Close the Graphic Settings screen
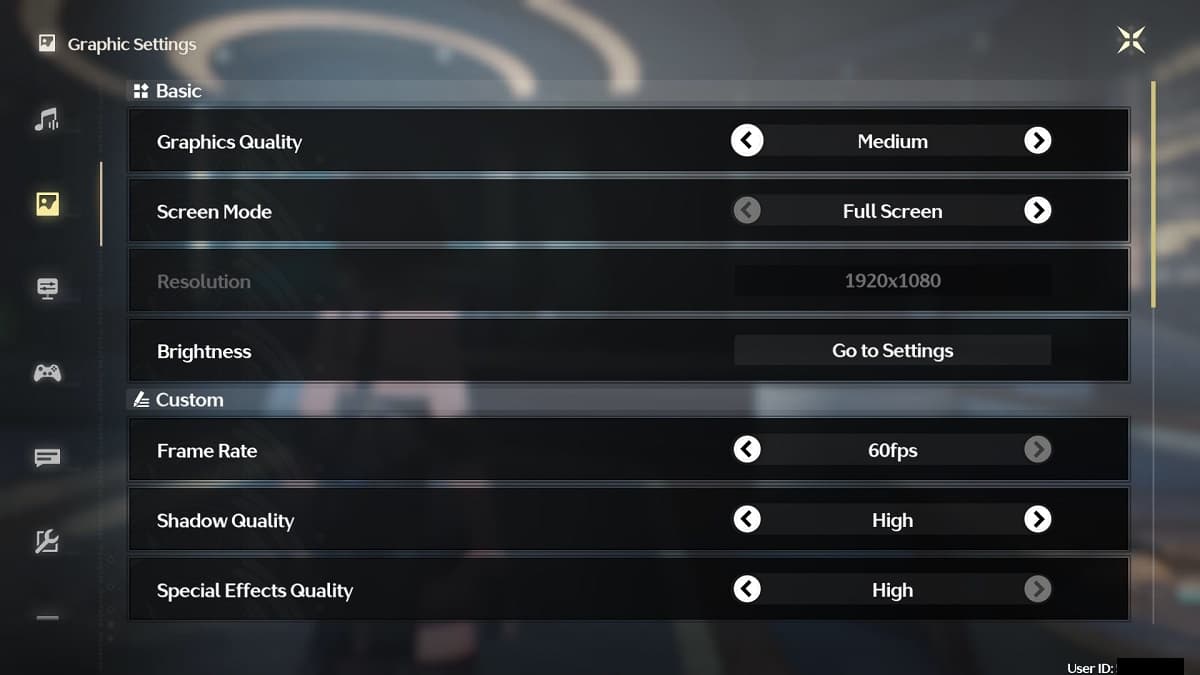 pyautogui.click(x=1131, y=40)
